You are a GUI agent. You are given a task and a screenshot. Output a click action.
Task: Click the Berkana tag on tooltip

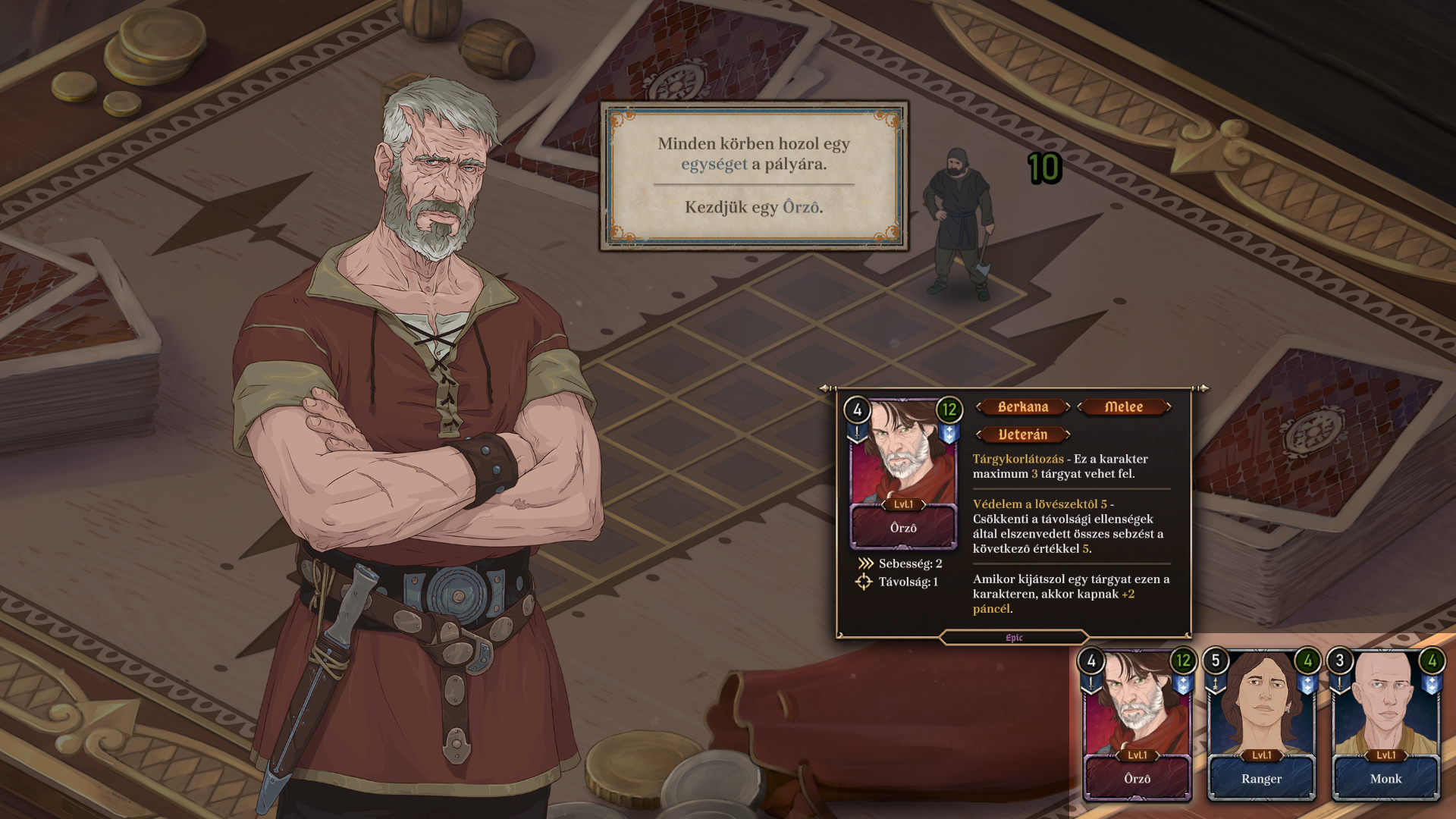pos(1023,407)
